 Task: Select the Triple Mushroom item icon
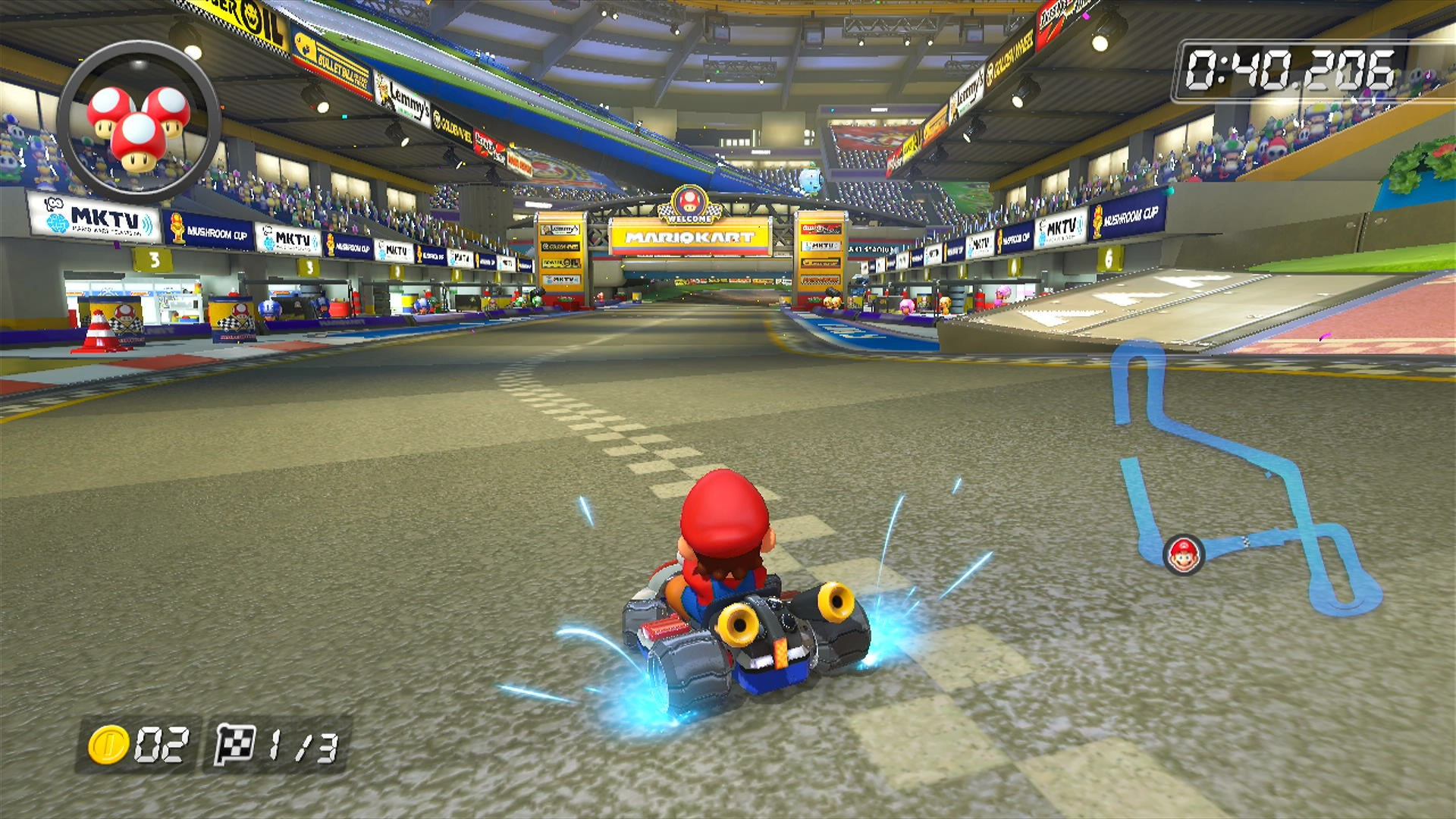tap(135, 121)
